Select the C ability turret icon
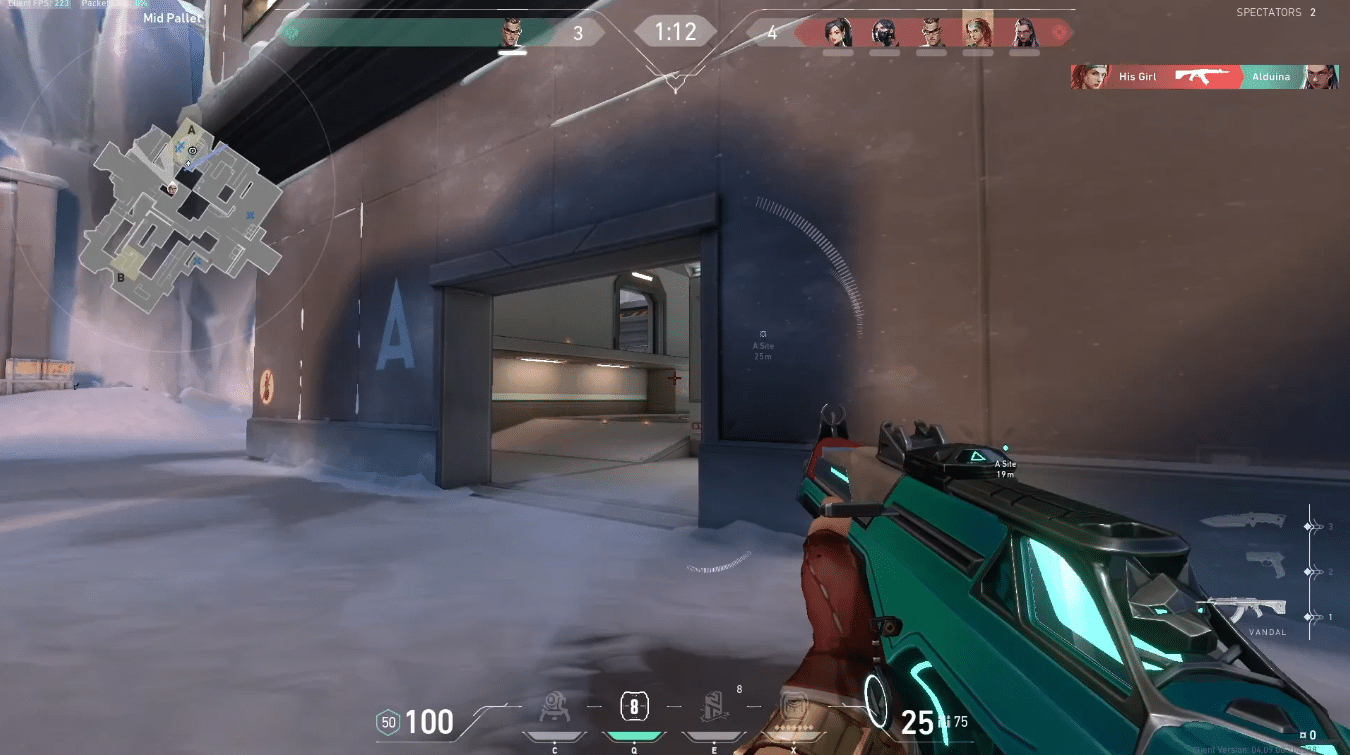The width and height of the screenshot is (1350, 755). click(554, 708)
